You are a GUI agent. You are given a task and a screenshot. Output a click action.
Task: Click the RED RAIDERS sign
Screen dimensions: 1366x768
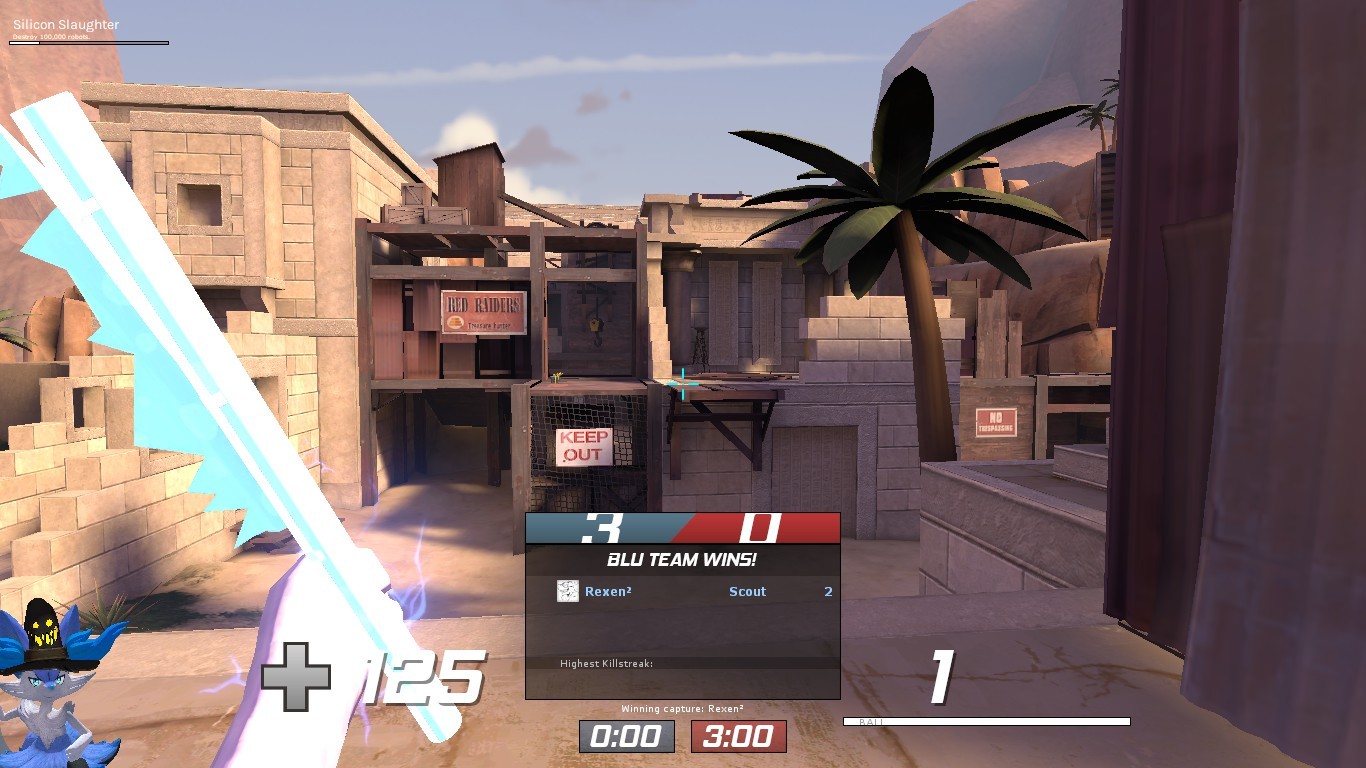tap(482, 312)
